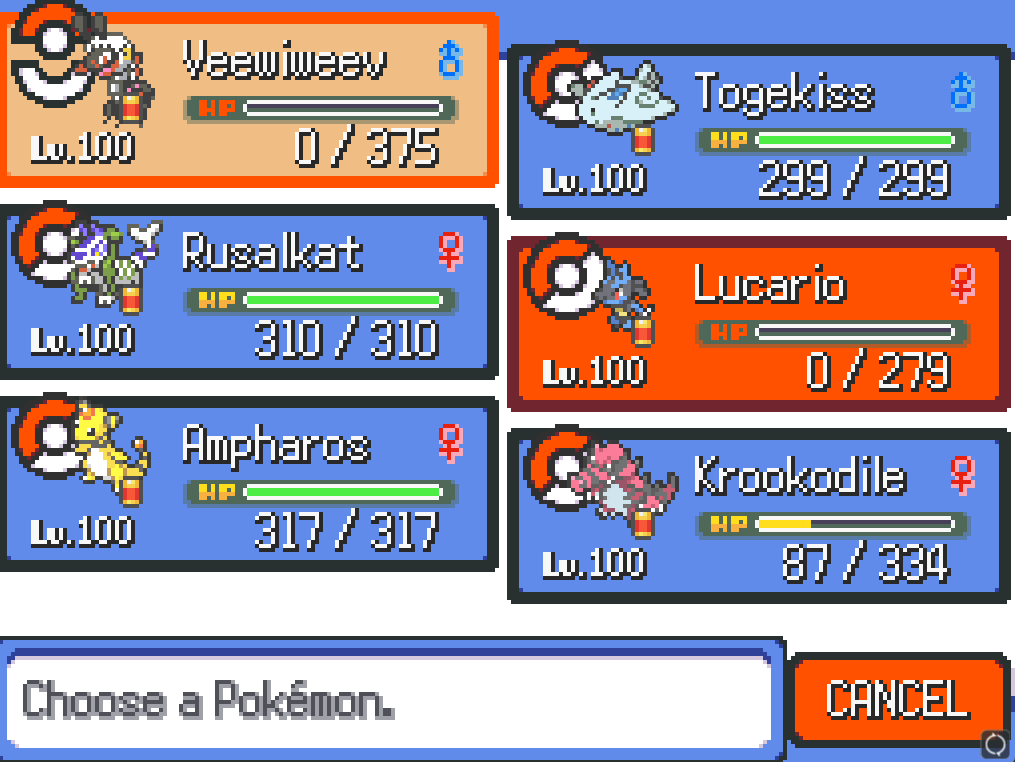The width and height of the screenshot is (1015, 762).
Task: Pick Rusalkat with full HP
Action: (x=248, y=291)
